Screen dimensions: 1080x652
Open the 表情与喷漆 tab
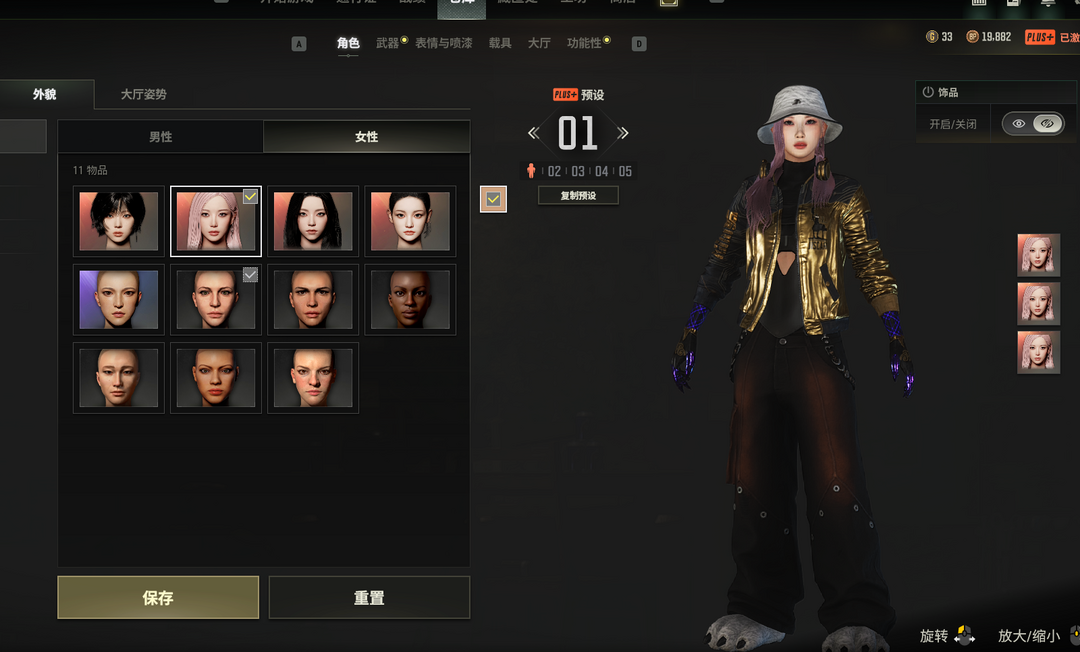tap(443, 43)
